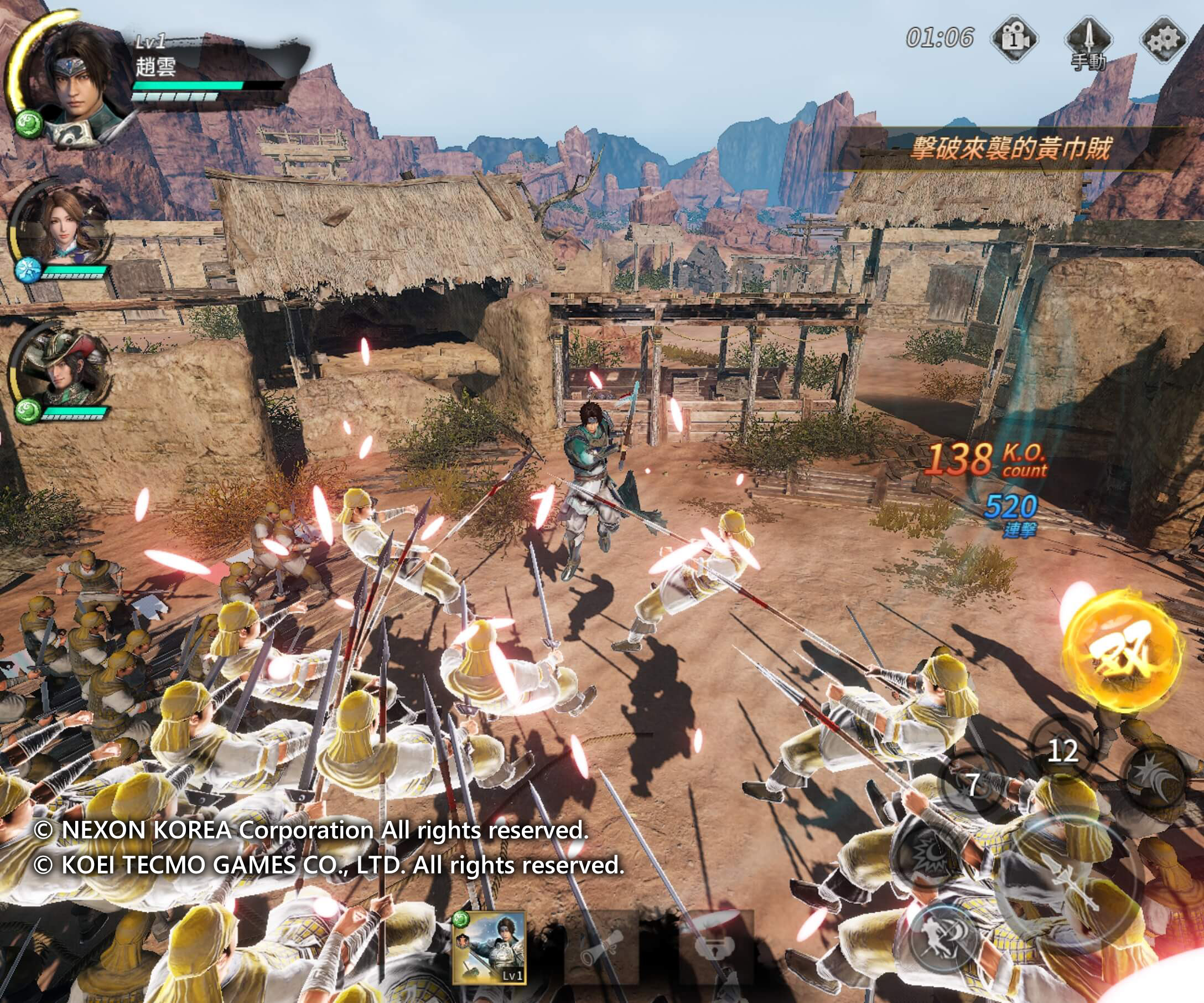The height and width of the screenshot is (1003, 1204).
Task: Open the 擊破來襲的黃巾賊 objective banner
Action: coord(1010,149)
